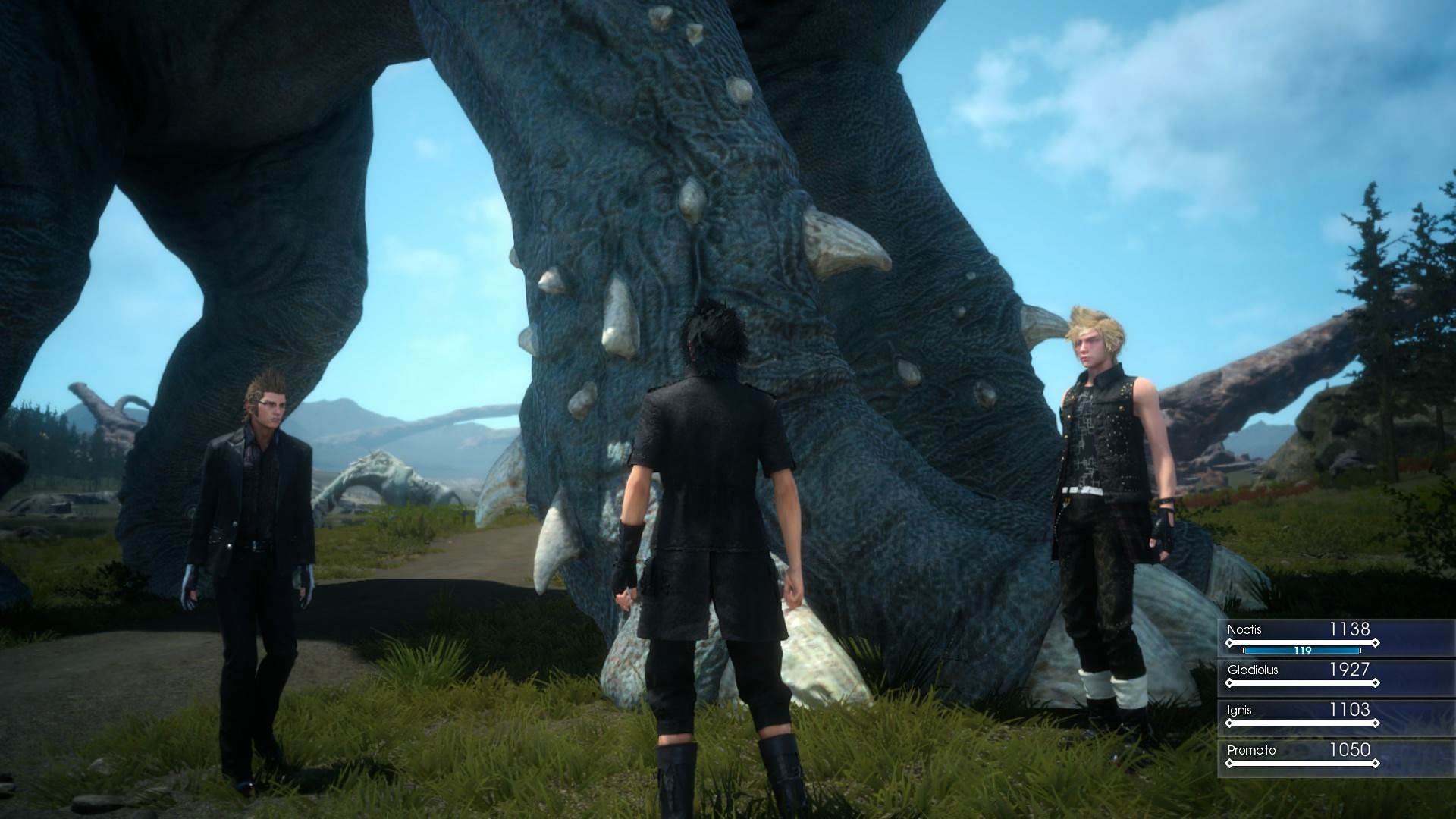Screen dimensions: 1456x819
Task: Click the diamond marker left of Ignis's HP bar
Action: click(1229, 723)
